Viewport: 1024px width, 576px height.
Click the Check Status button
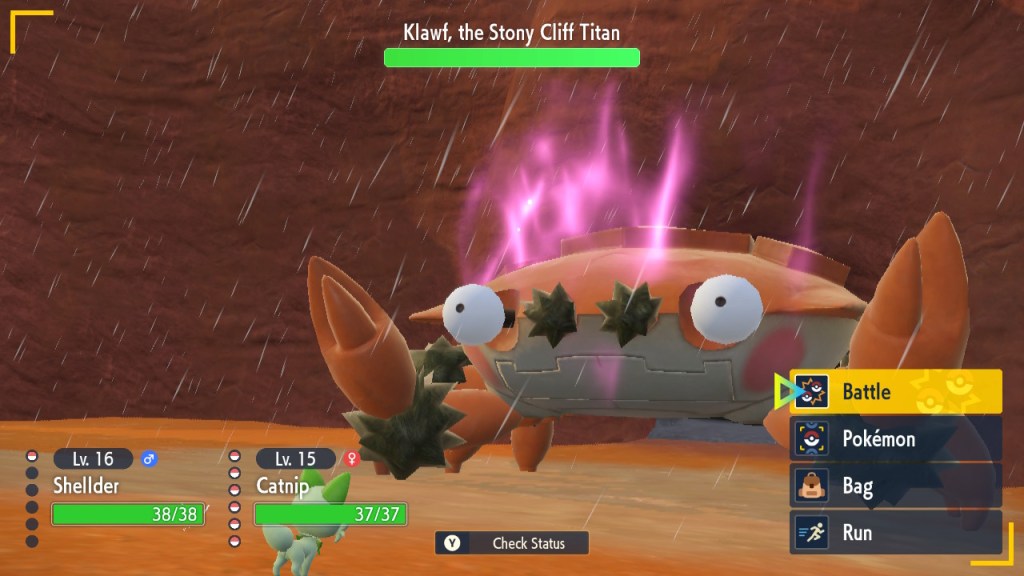(512, 543)
